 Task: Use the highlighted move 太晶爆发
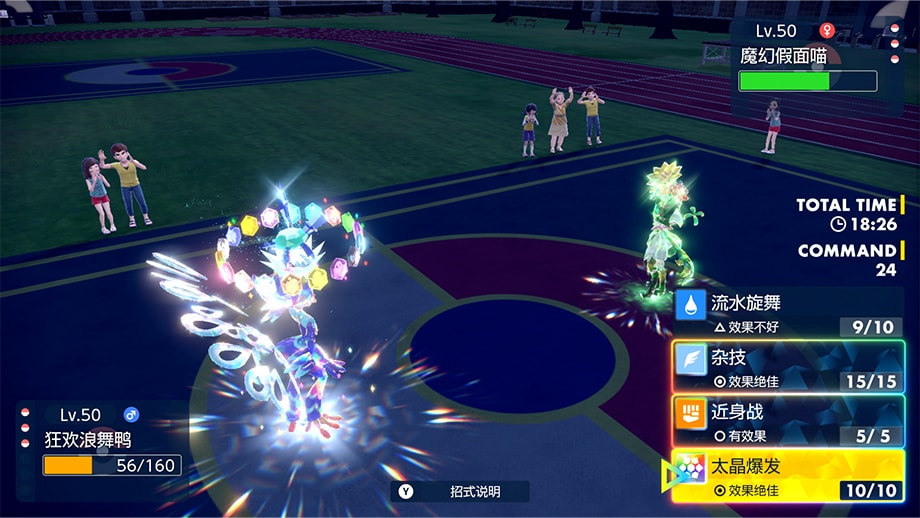click(x=788, y=476)
